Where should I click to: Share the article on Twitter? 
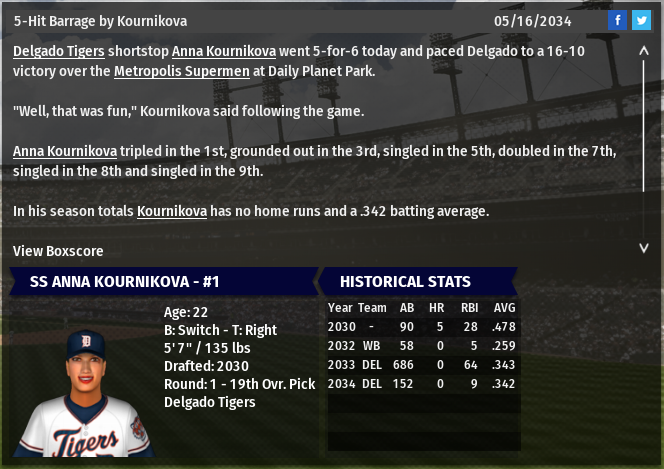point(641,20)
